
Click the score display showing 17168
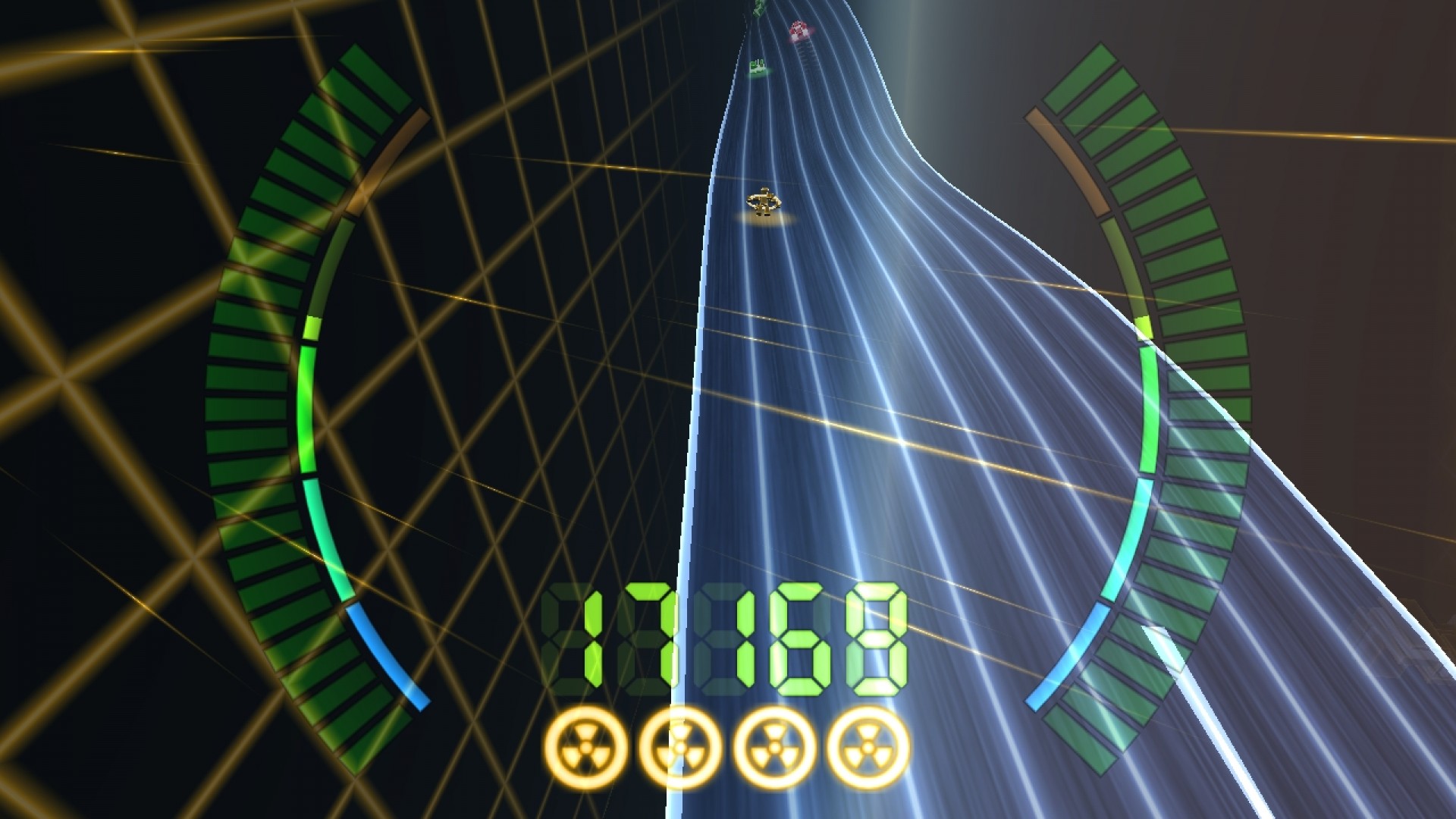[x=728, y=637]
